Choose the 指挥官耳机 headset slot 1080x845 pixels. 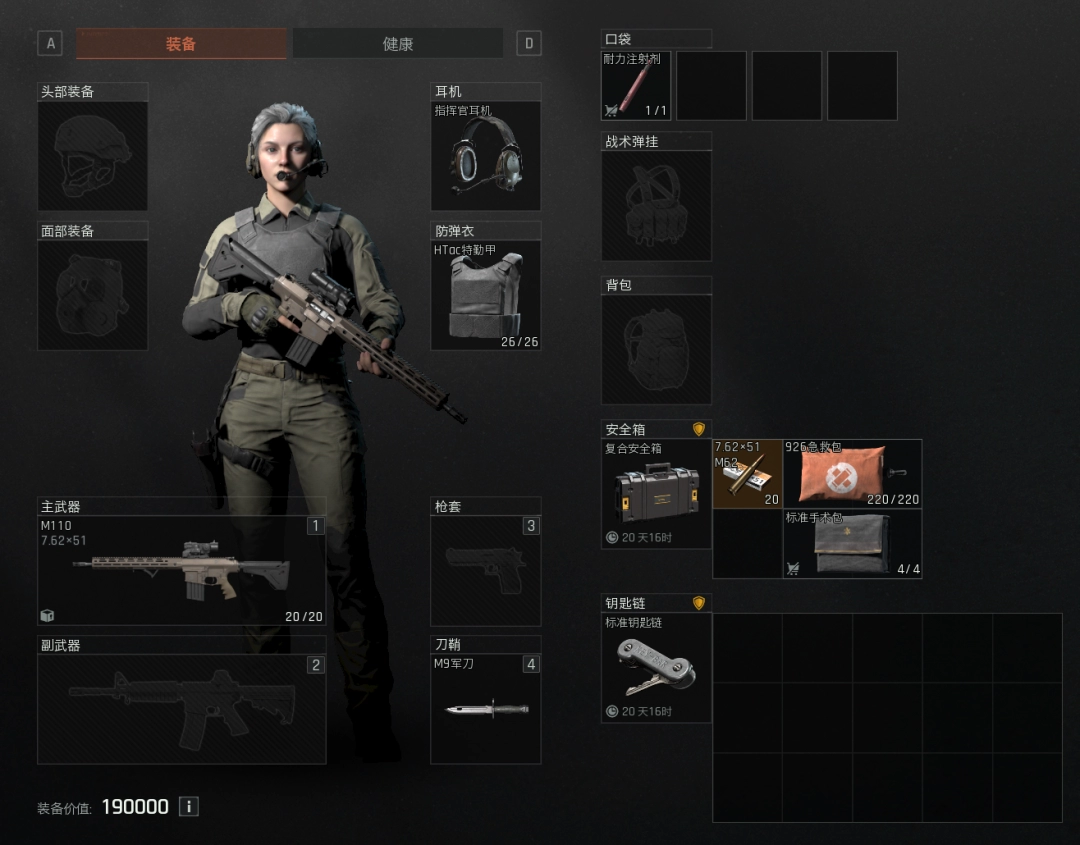pos(485,156)
